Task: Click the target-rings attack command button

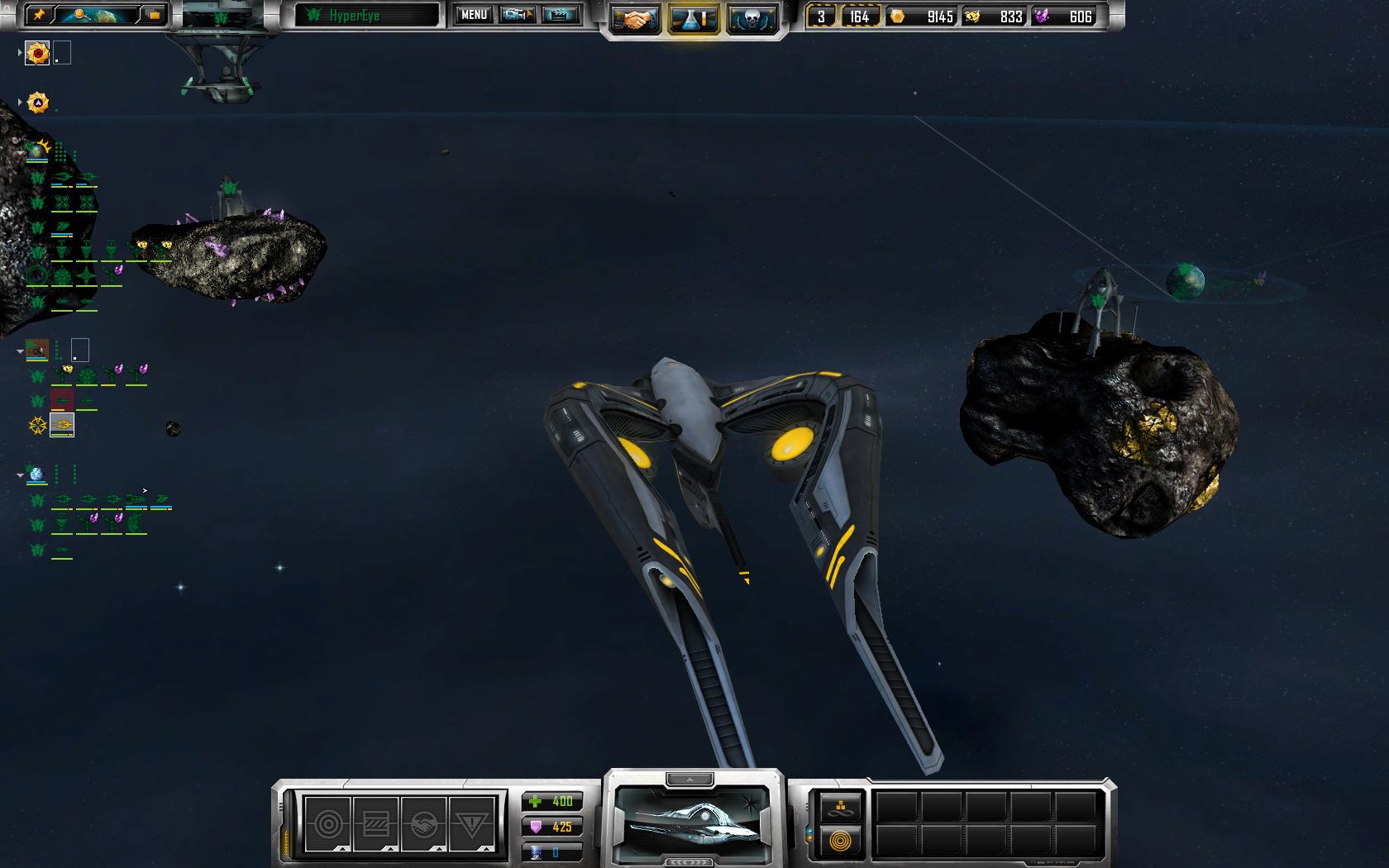Action: click(328, 824)
